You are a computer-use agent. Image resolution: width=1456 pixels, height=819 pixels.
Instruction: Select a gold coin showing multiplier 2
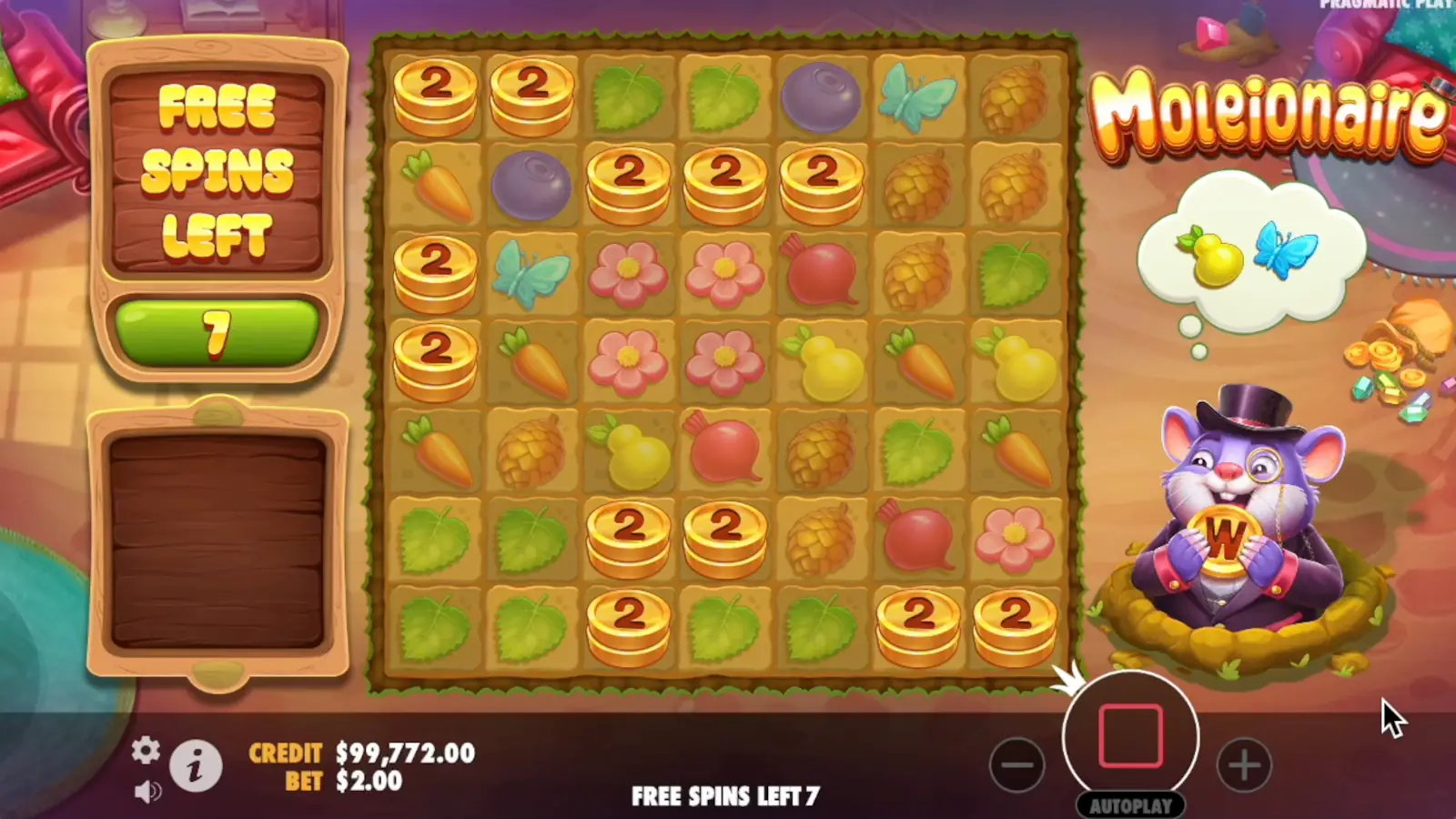[432, 96]
